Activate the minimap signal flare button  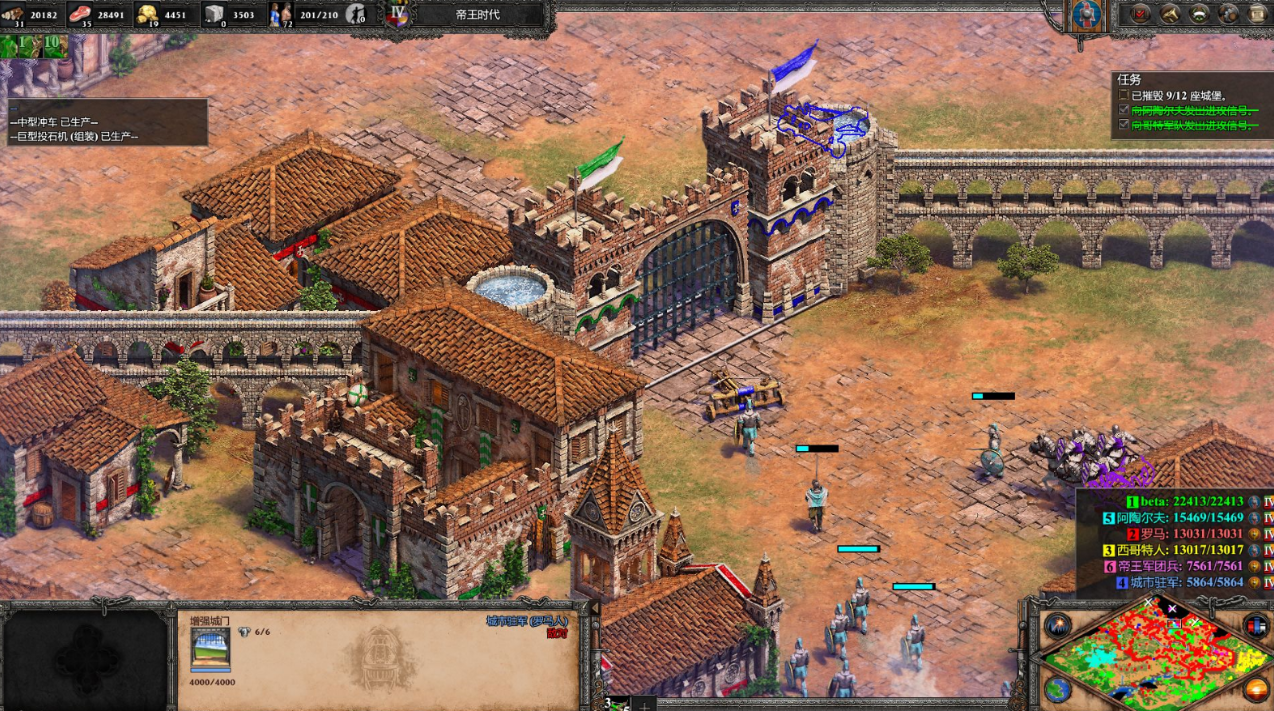(1058, 626)
